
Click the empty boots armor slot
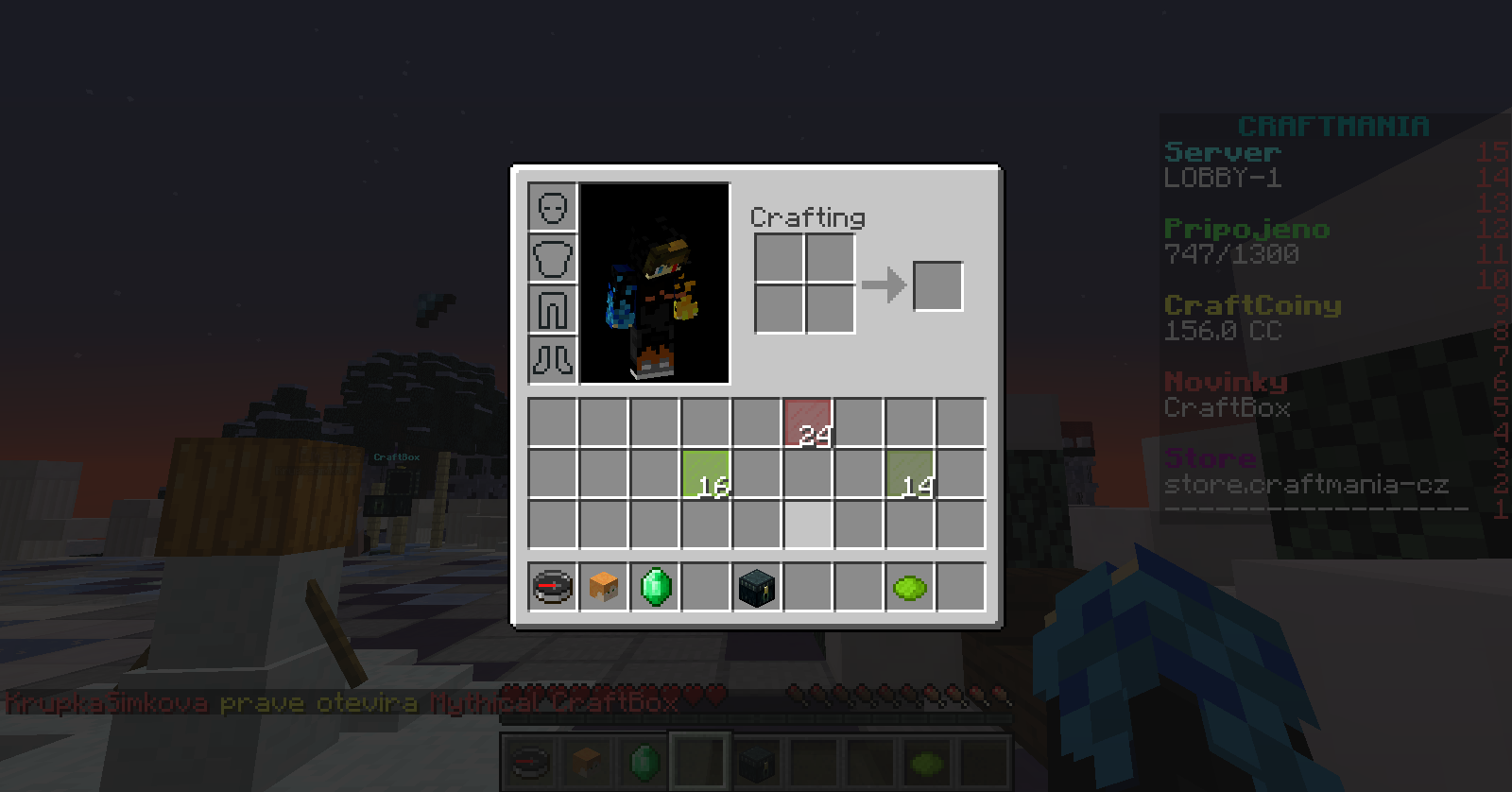coord(553,360)
